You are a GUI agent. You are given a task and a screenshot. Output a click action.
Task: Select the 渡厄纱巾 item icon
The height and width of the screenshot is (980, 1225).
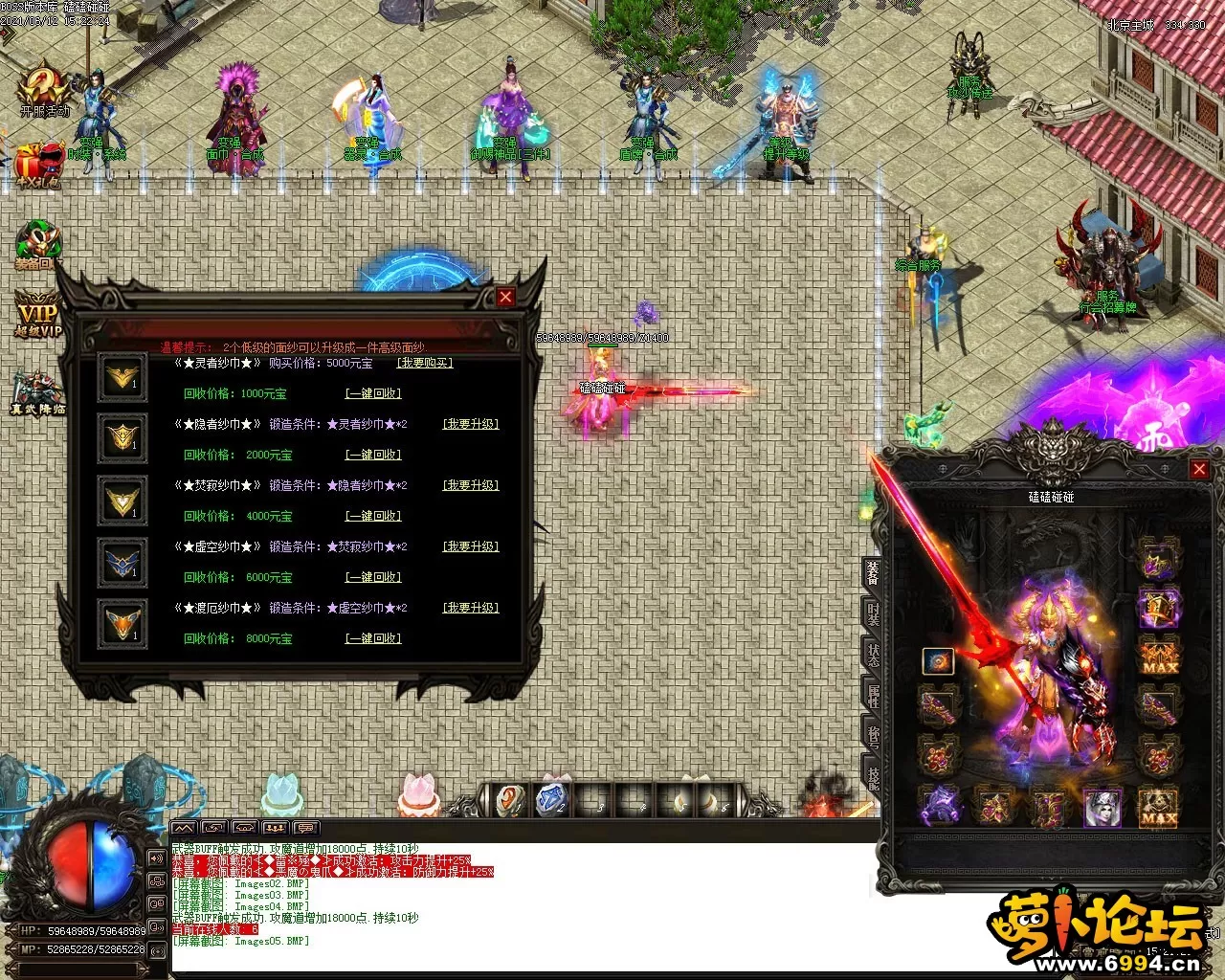(x=122, y=624)
